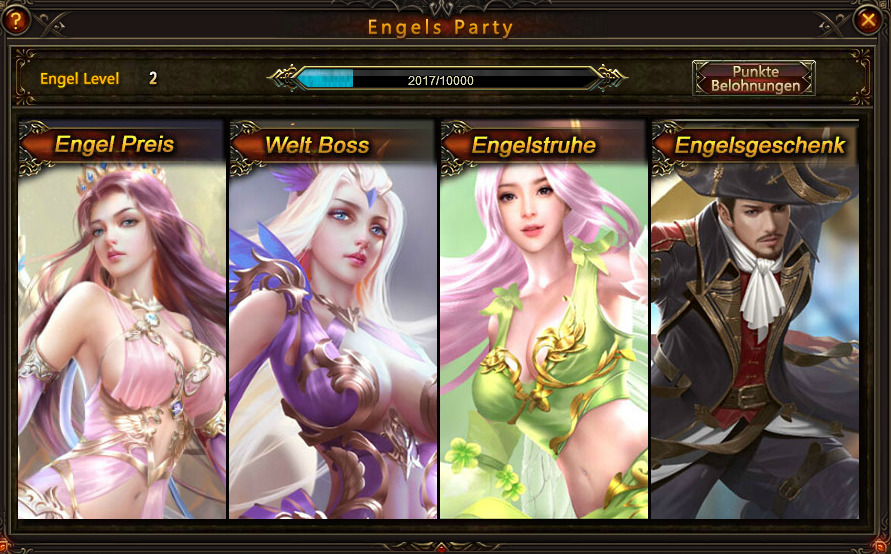Image resolution: width=891 pixels, height=554 pixels.
Task: Choose the Welt Boss panel
Action: (332, 320)
